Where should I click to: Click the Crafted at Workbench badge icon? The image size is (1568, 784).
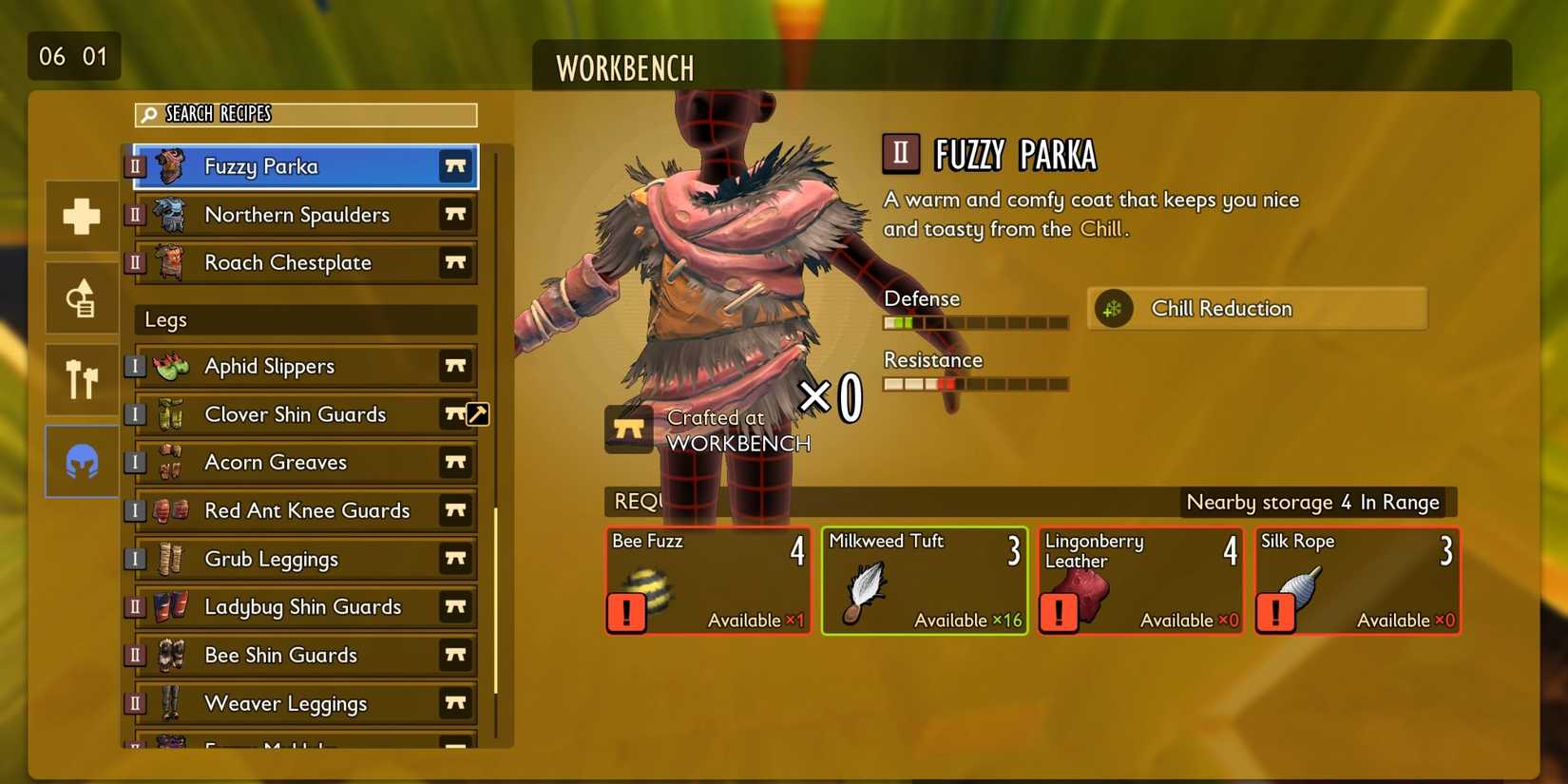[x=628, y=430]
